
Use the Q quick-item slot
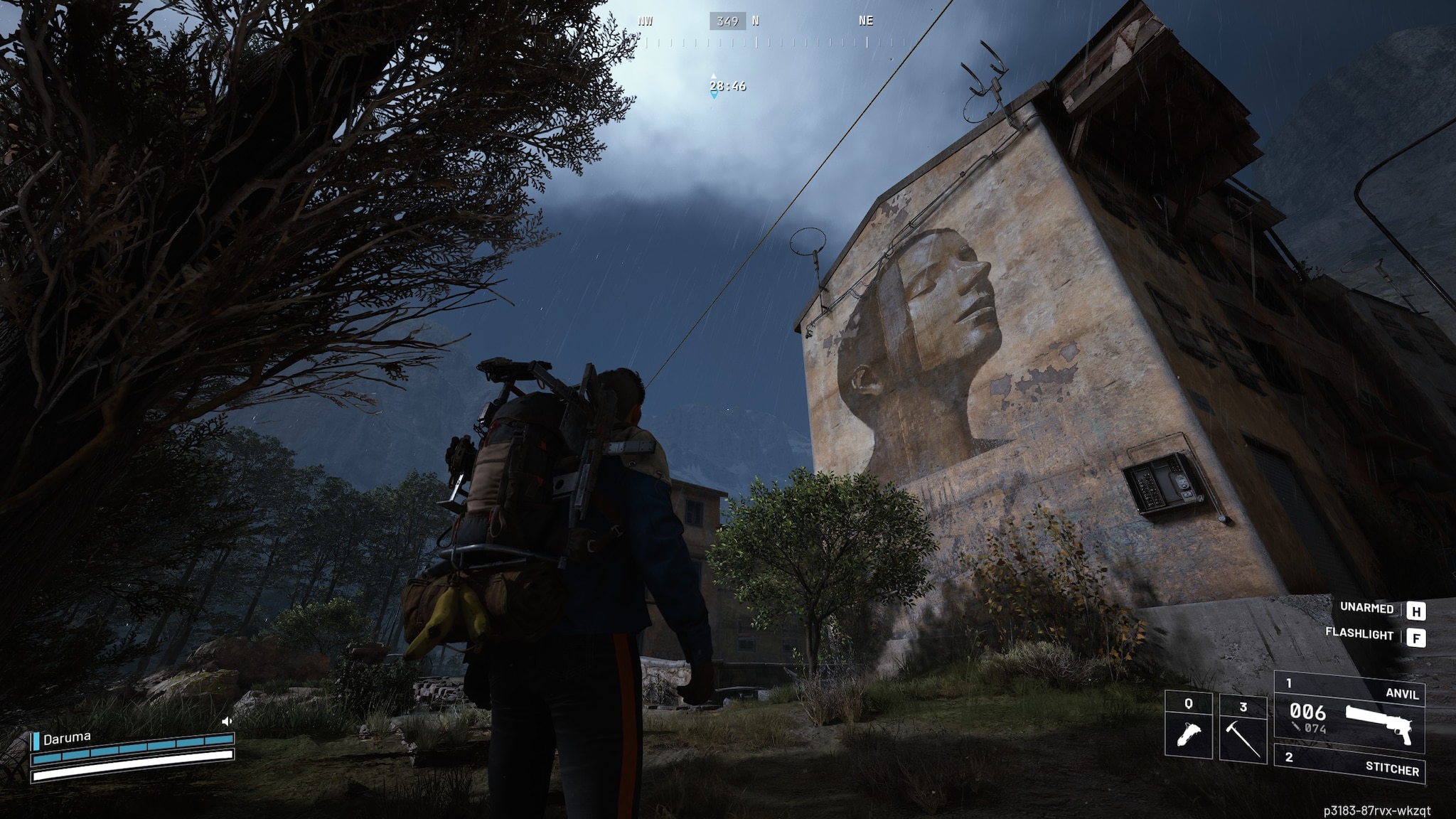1188,727
